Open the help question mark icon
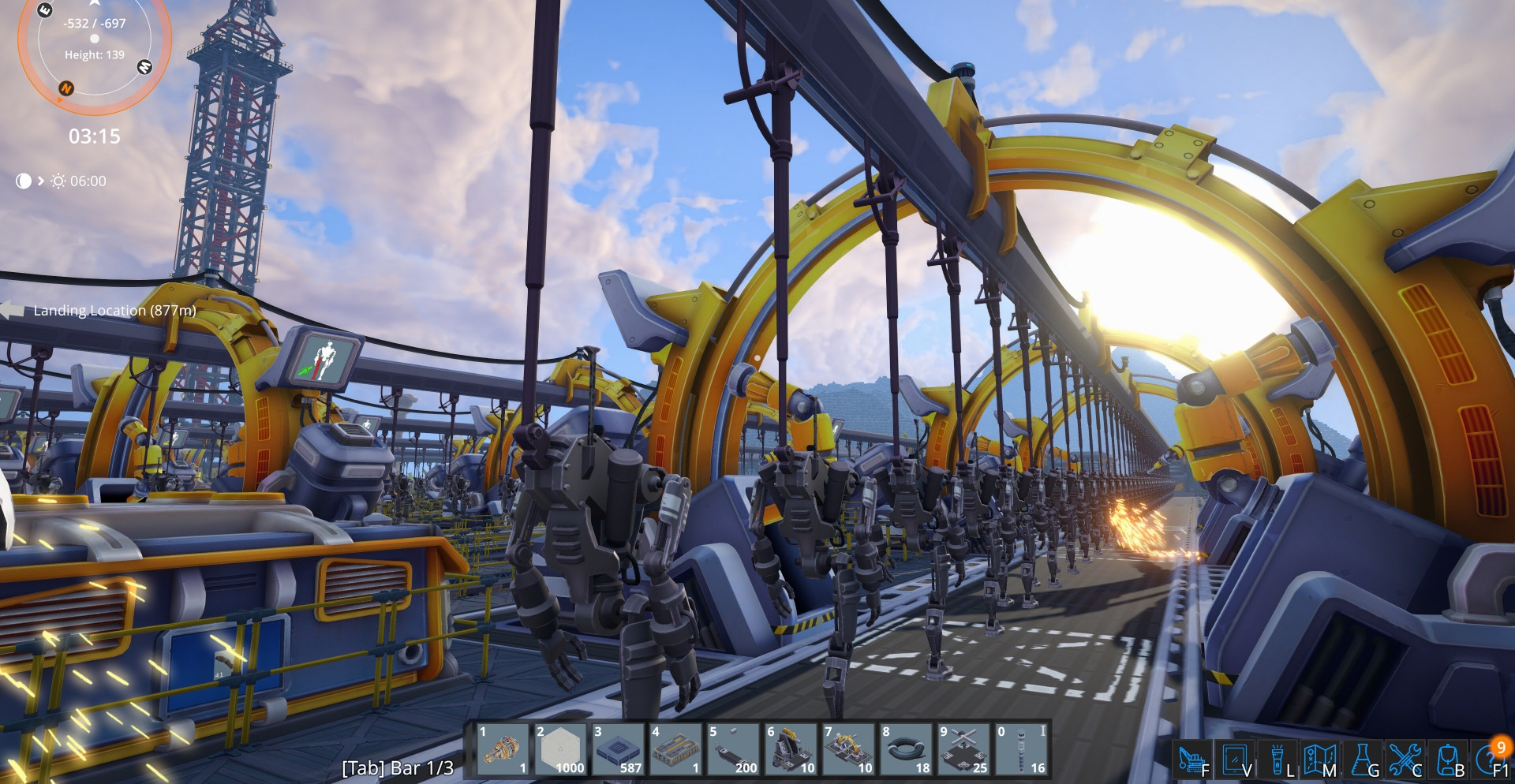 click(x=1490, y=760)
